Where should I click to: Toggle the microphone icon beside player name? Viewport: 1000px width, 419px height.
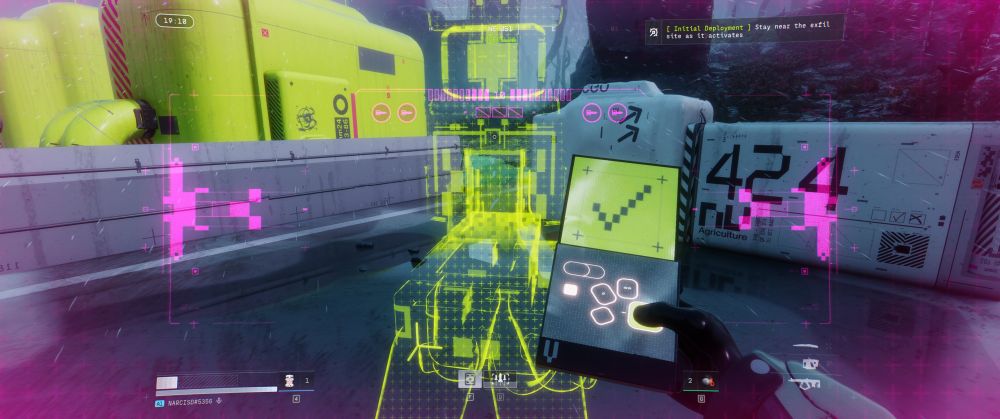pyautogui.click(x=219, y=402)
